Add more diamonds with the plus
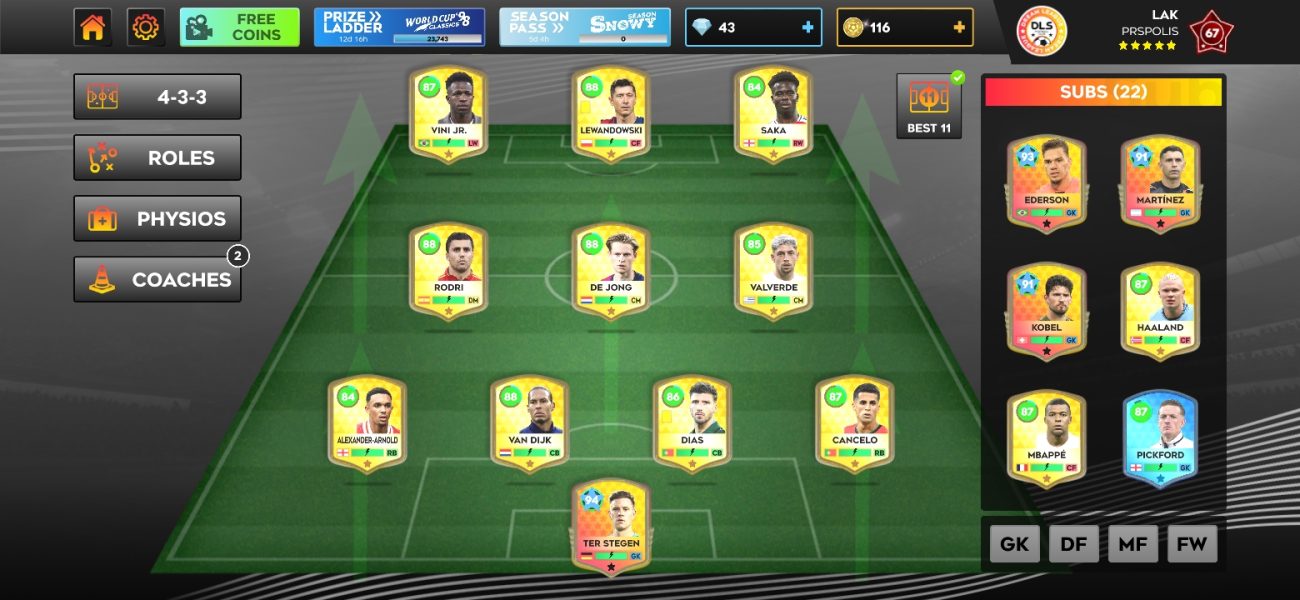This screenshot has width=1300, height=600. tap(807, 28)
